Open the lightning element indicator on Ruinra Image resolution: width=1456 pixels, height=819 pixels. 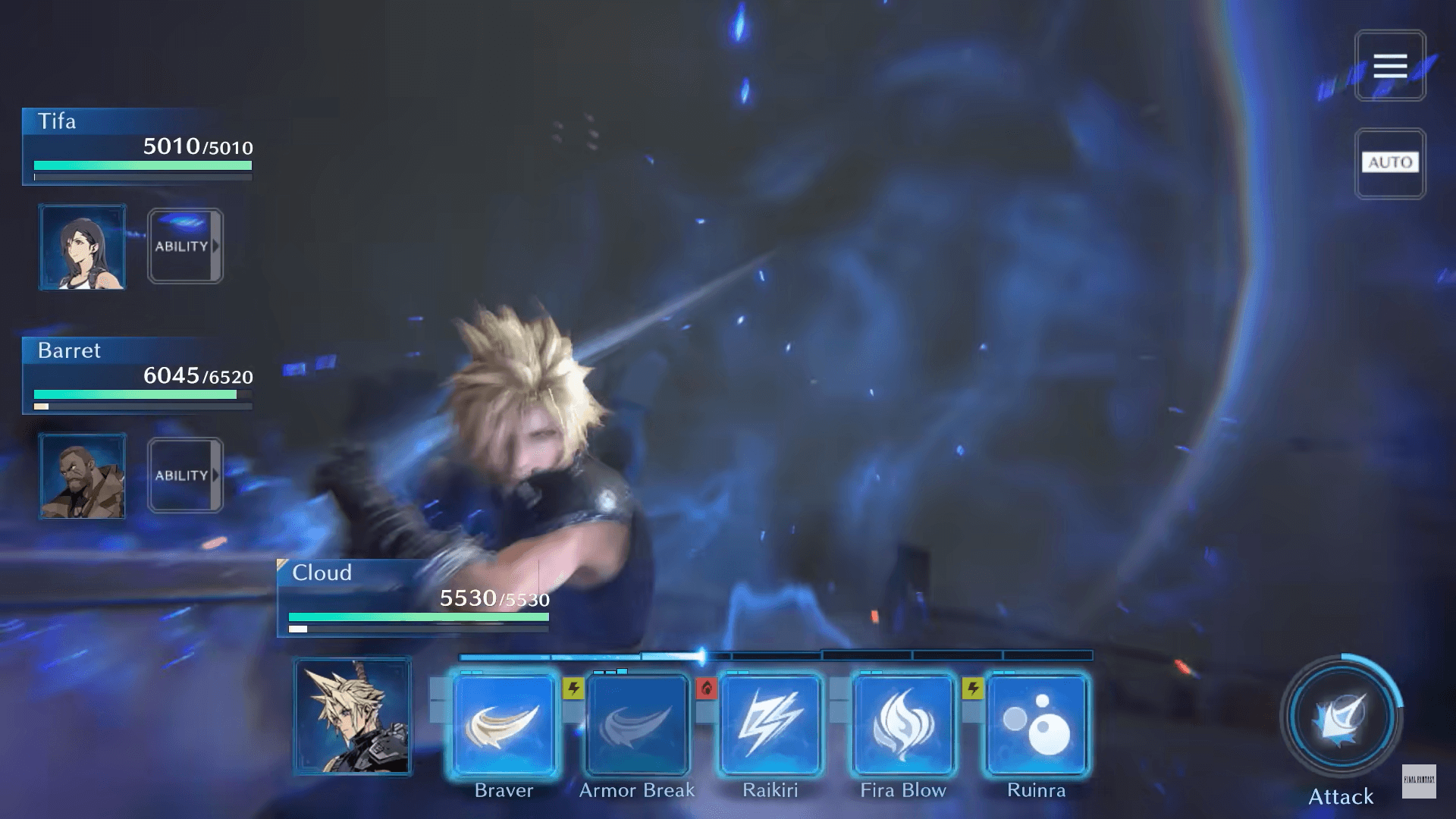973,688
